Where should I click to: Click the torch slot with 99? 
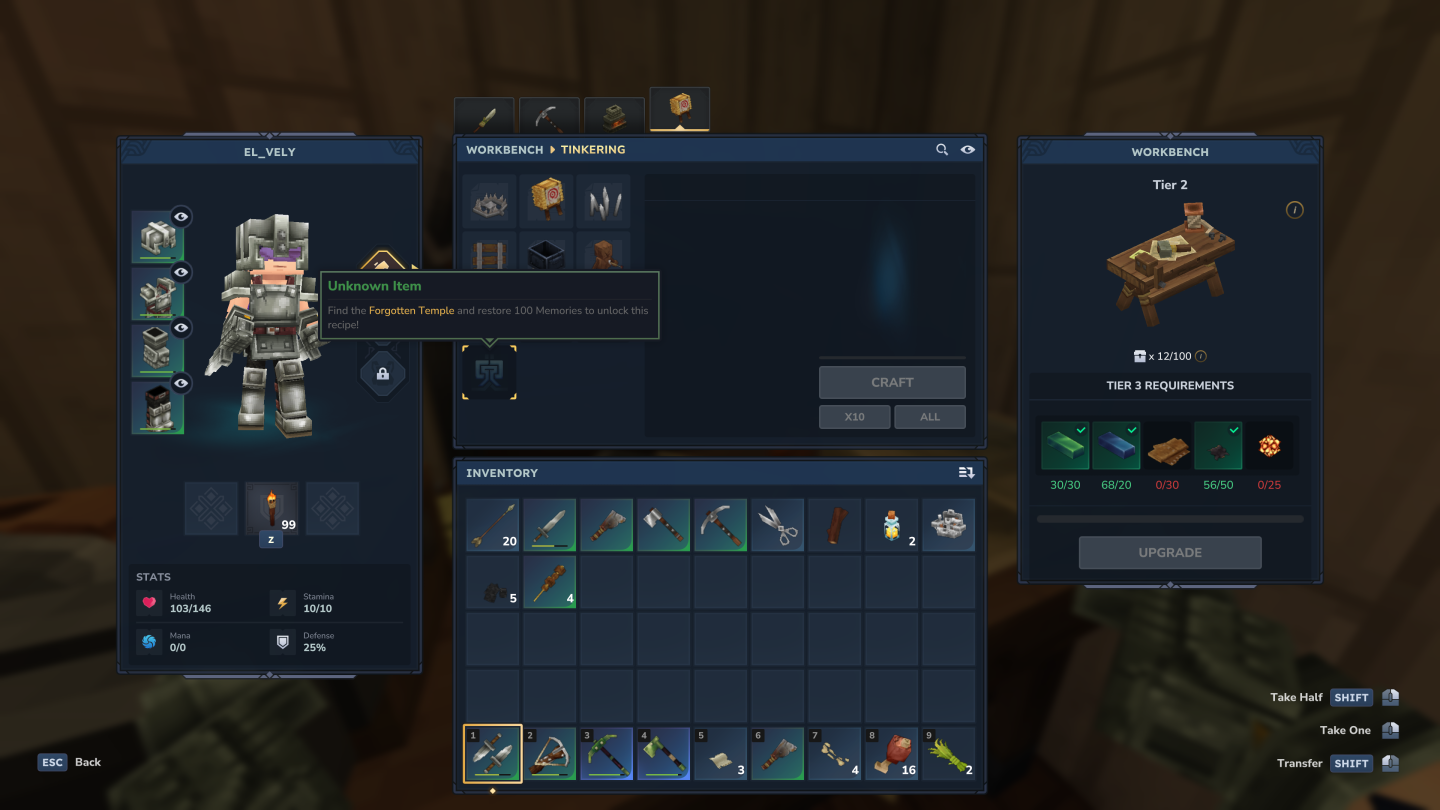click(x=271, y=508)
